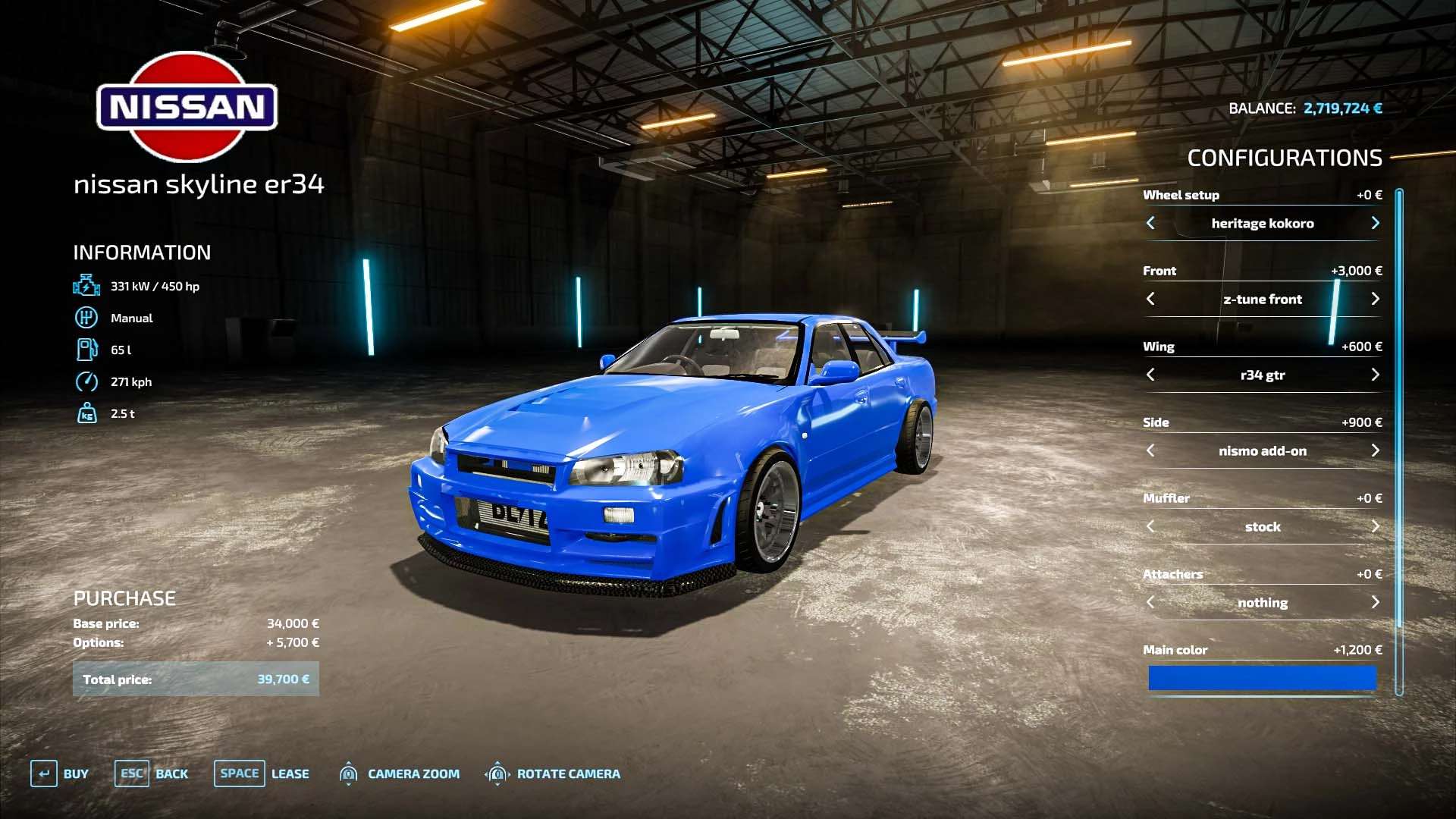Choose previous Side skirt option
This screenshot has width=1456, height=819.
pyautogui.click(x=1150, y=450)
